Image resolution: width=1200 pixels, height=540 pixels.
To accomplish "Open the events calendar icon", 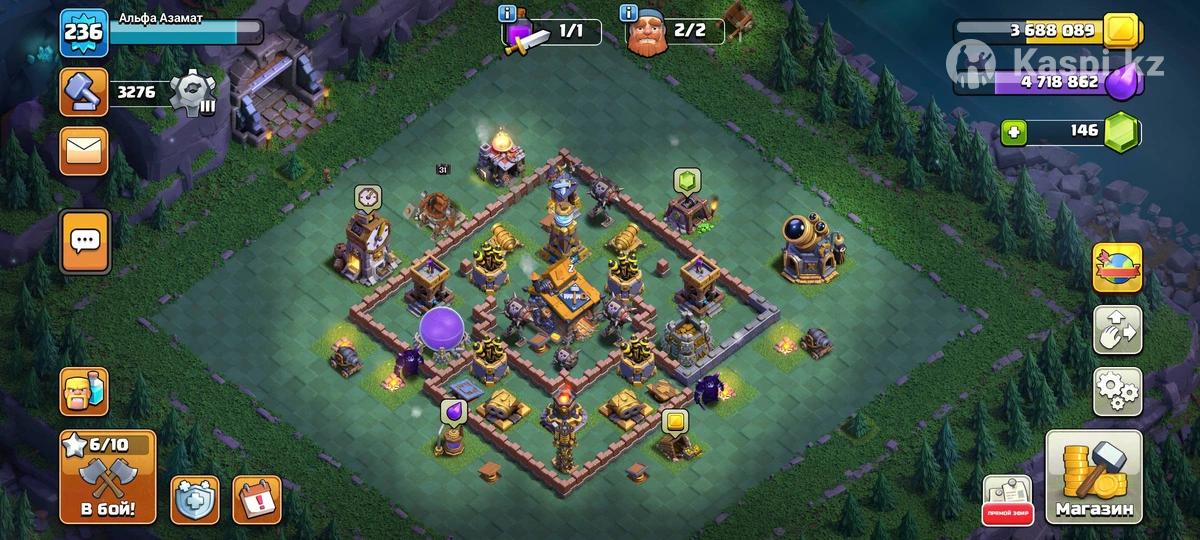I will click(x=256, y=498).
